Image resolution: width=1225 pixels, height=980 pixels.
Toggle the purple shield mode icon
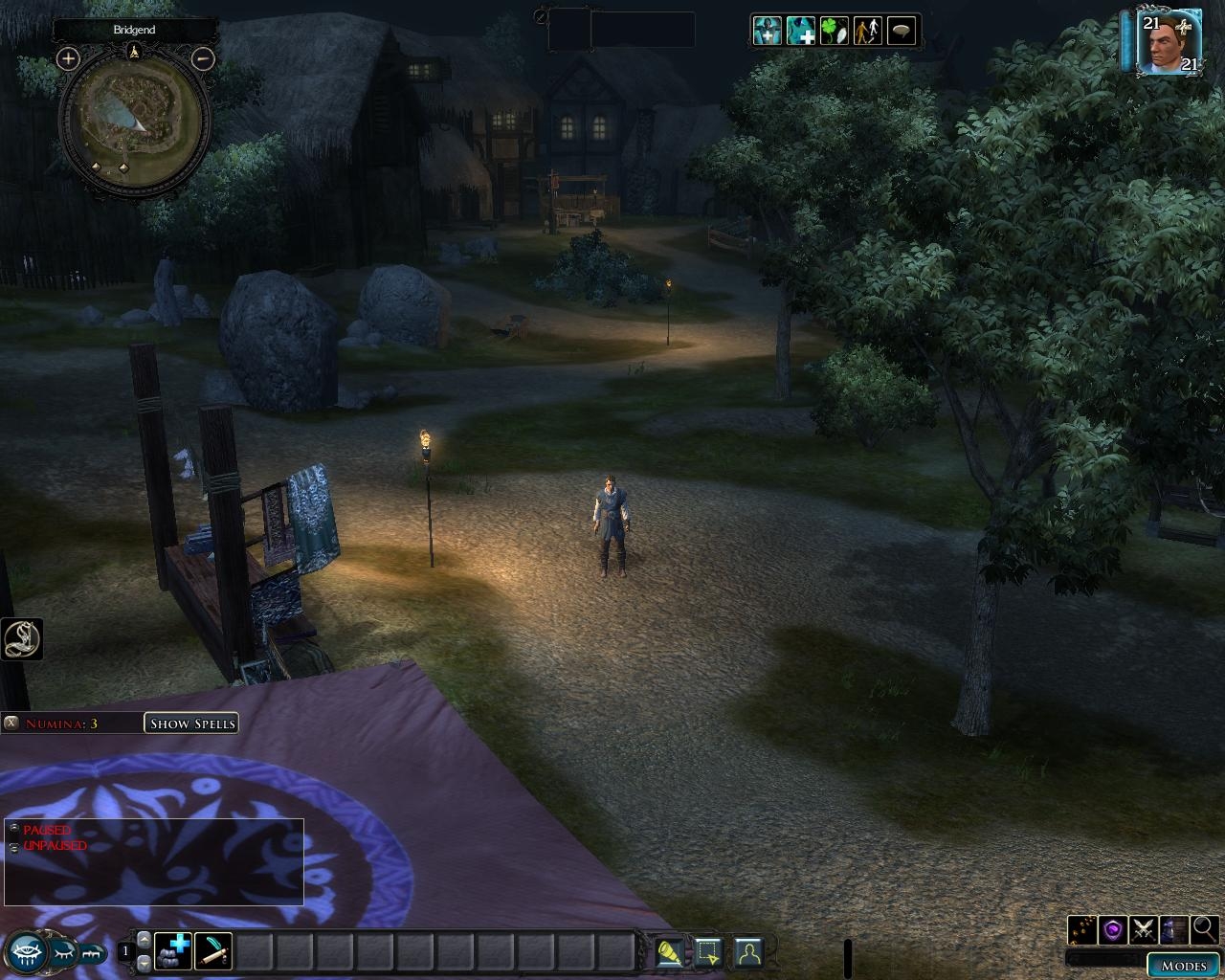point(1112,929)
